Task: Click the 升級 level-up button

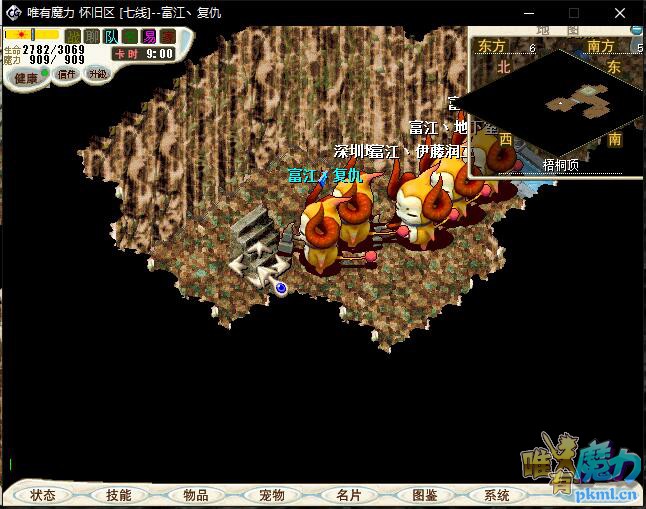Action: click(97, 74)
